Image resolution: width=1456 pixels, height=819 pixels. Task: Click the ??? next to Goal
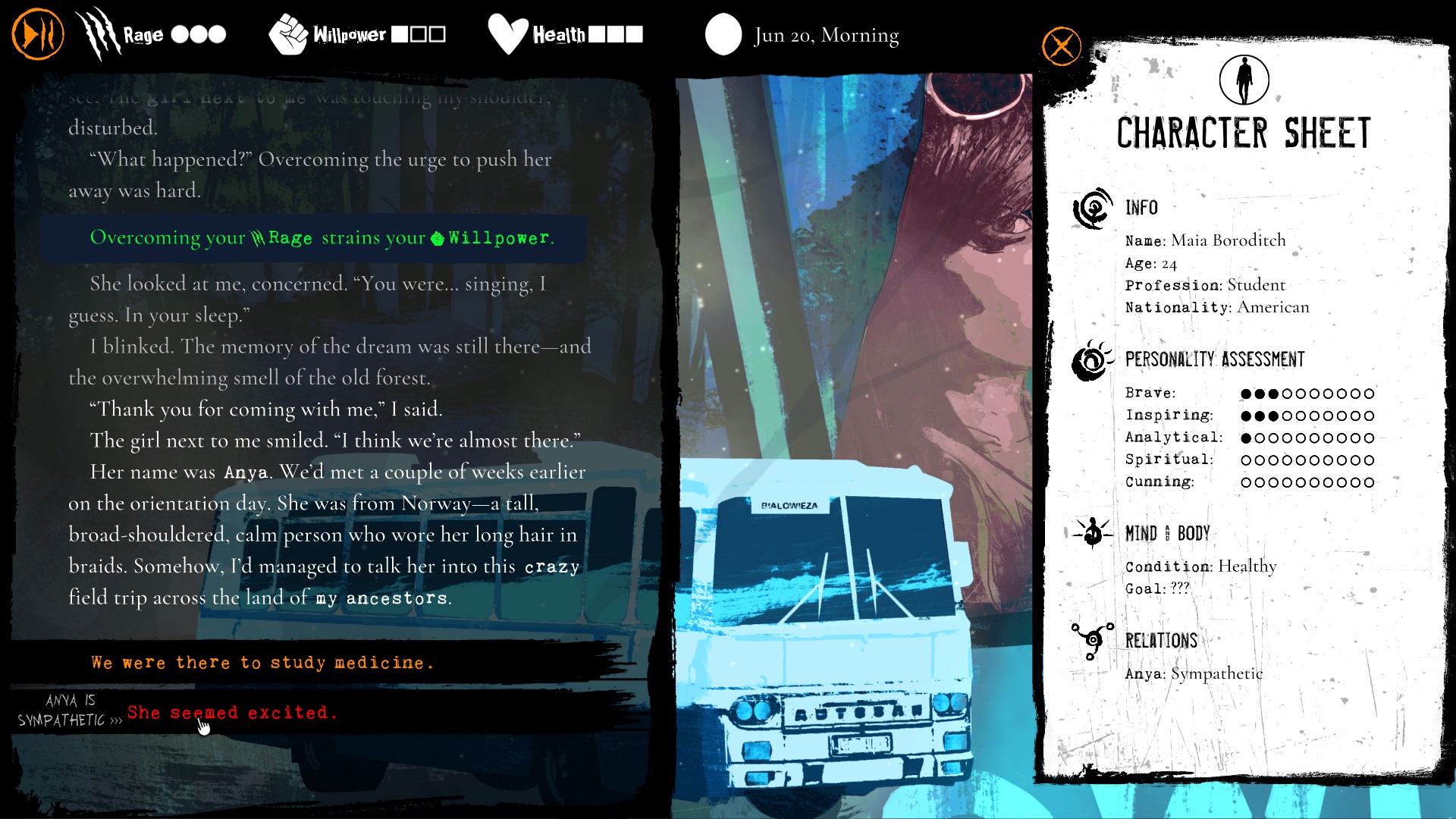[x=1180, y=586]
